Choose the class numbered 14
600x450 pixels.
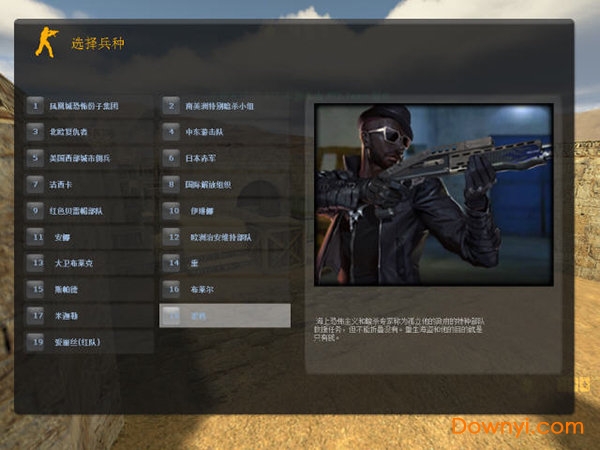click(x=224, y=263)
